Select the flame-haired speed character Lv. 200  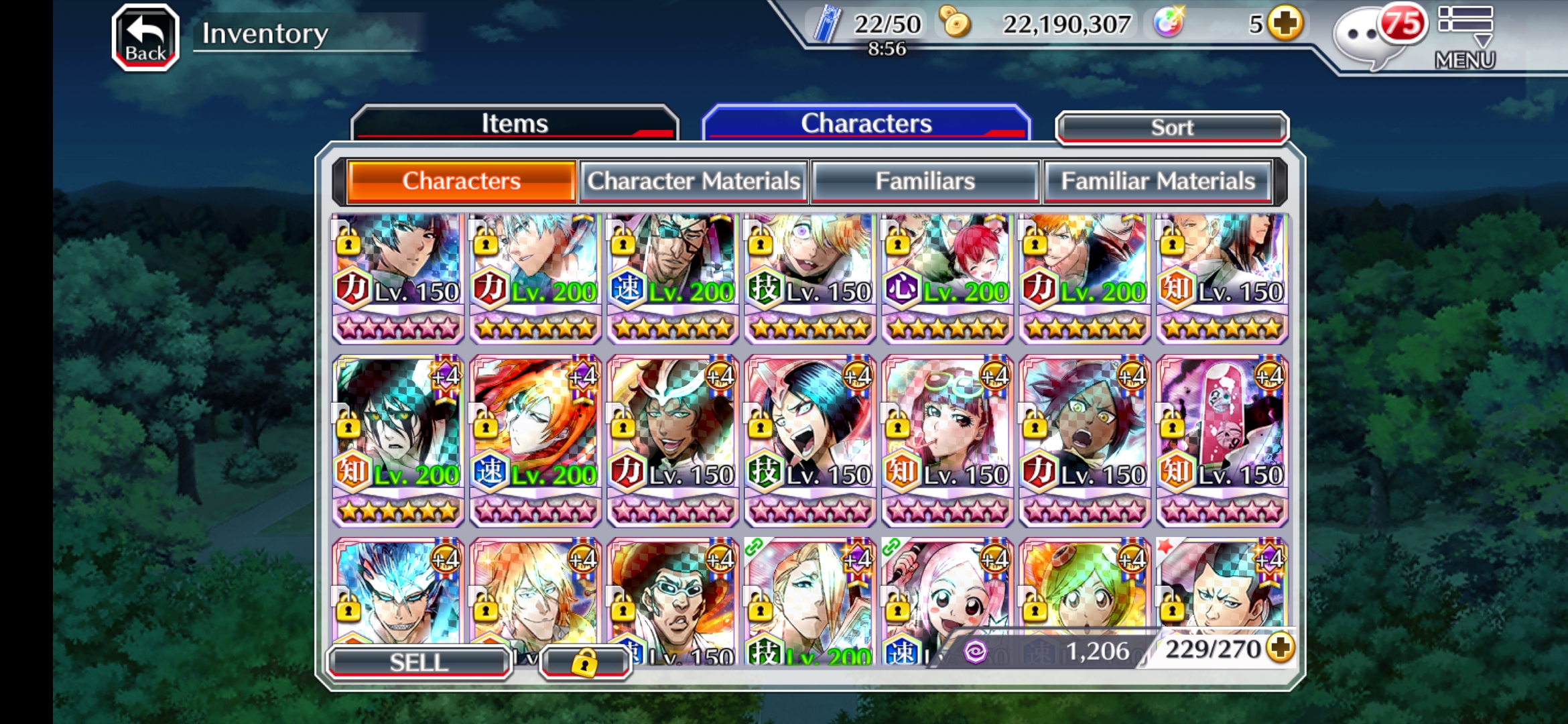[x=535, y=439]
